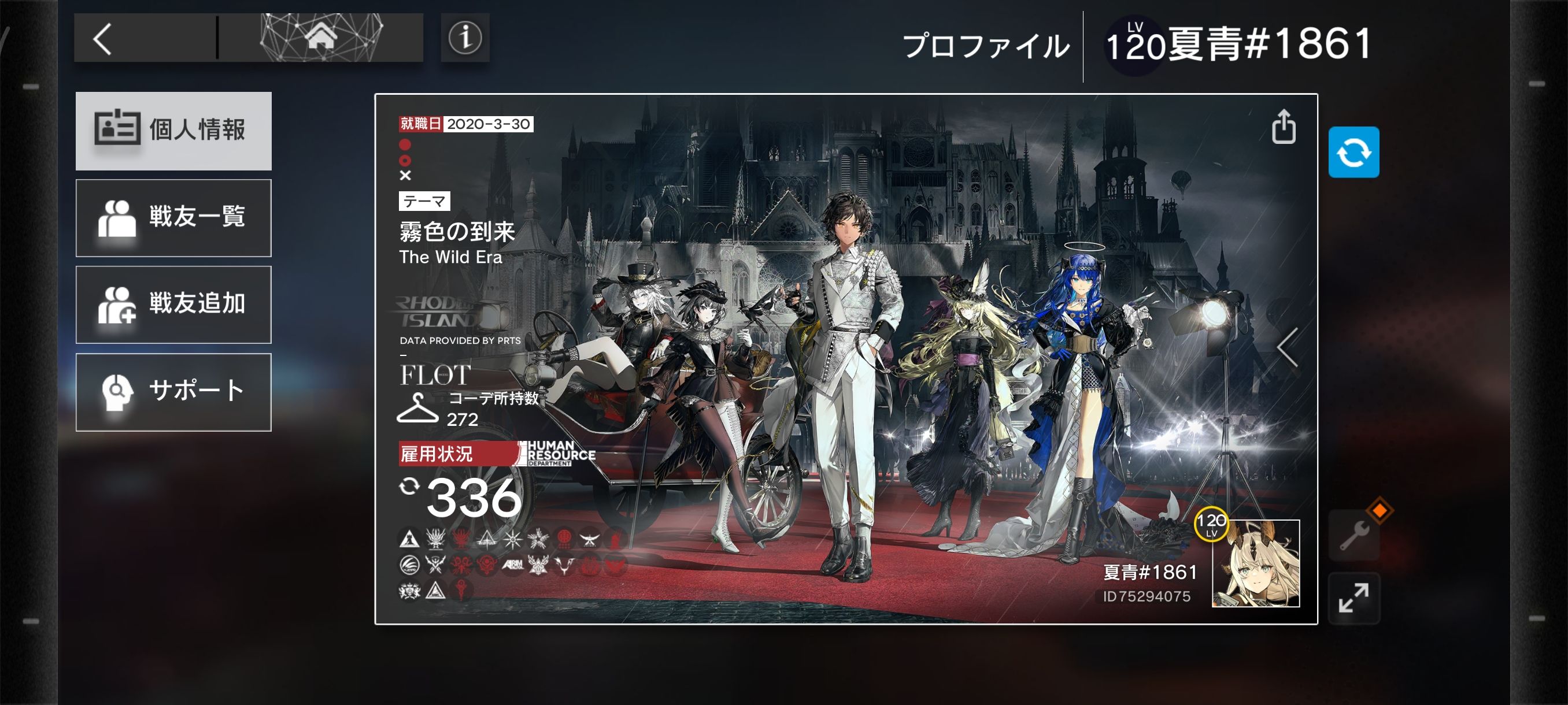Open the 戦友一覧 friend list
The width and height of the screenshot is (1568, 705).
(x=173, y=217)
